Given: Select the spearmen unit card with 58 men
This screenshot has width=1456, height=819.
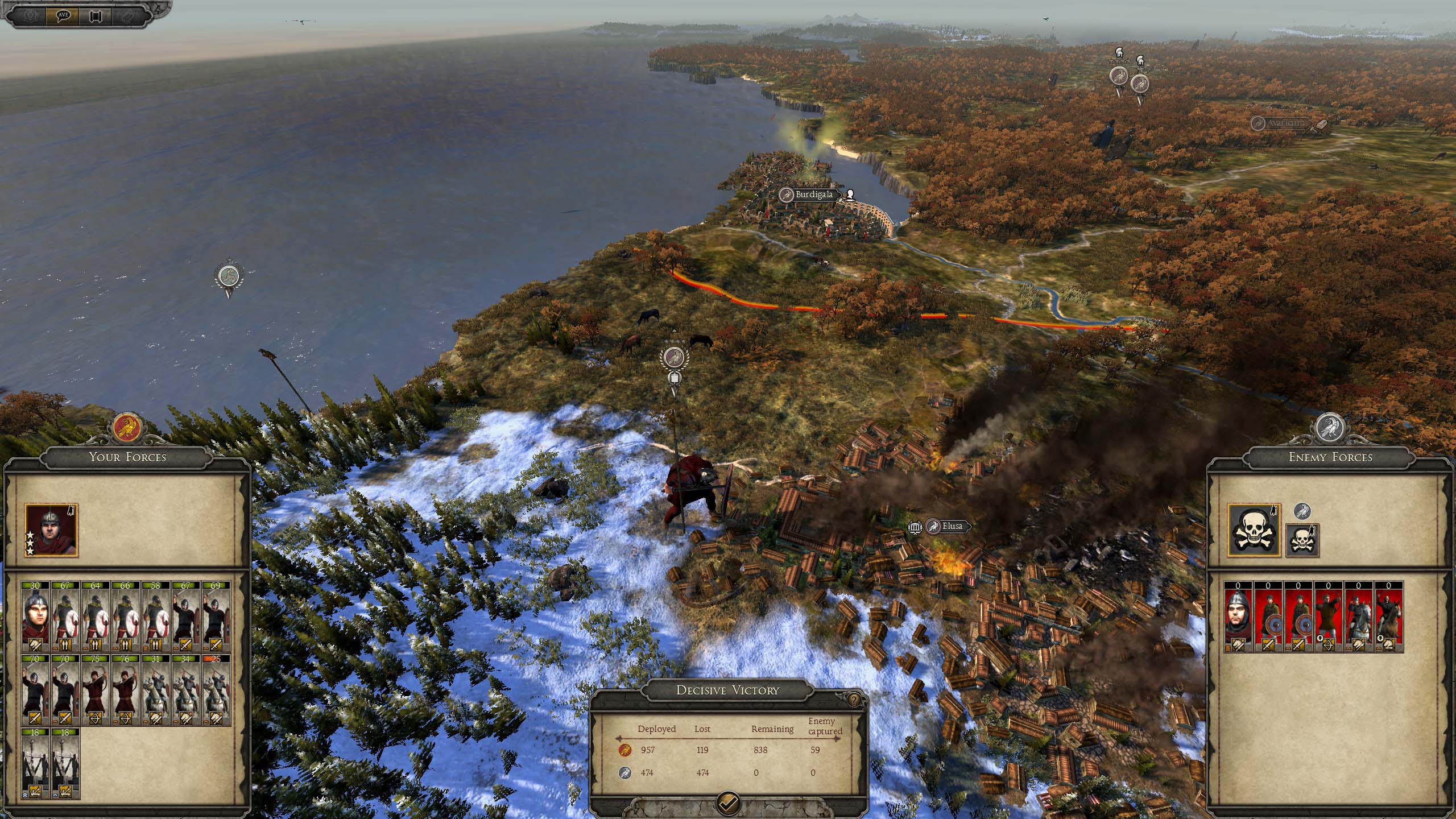Looking at the screenshot, I should pos(156,616).
